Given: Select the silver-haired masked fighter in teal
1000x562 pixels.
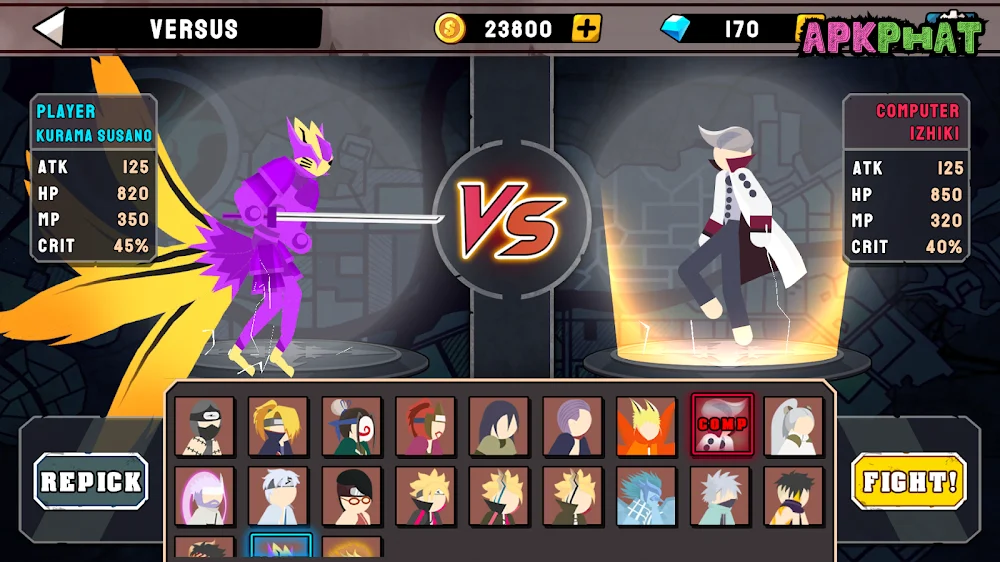Looking at the screenshot, I should pyautogui.click(x=721, y=496).
